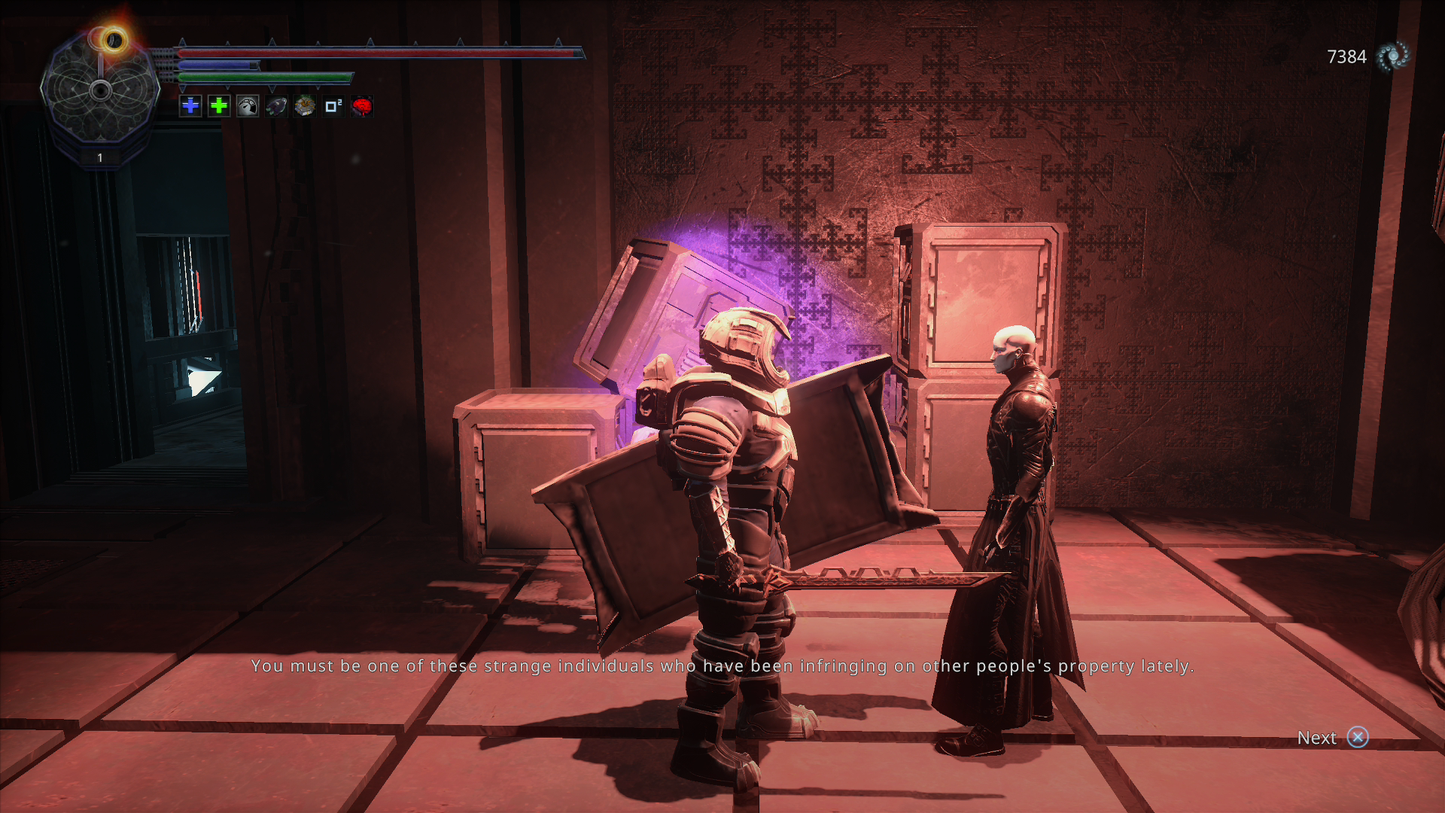Click the level 1 indicator below the minimap
The height and width of the screenshot is (813, 1445).
[99, 157]
